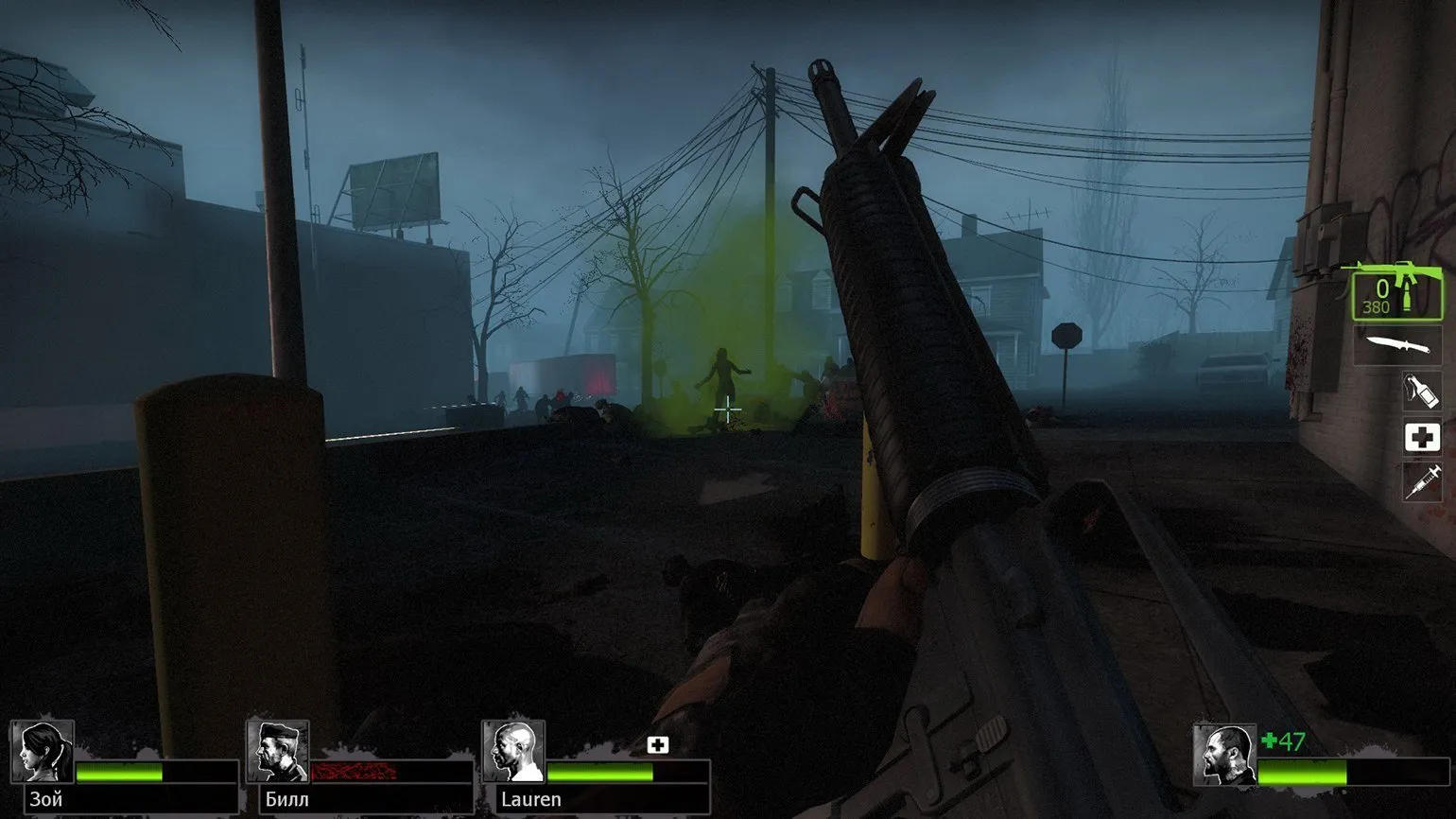The height and width of the screenshot is (819, 1456).
Task: Switch to the knife melee slot
Action: [x=1396, y=345]
